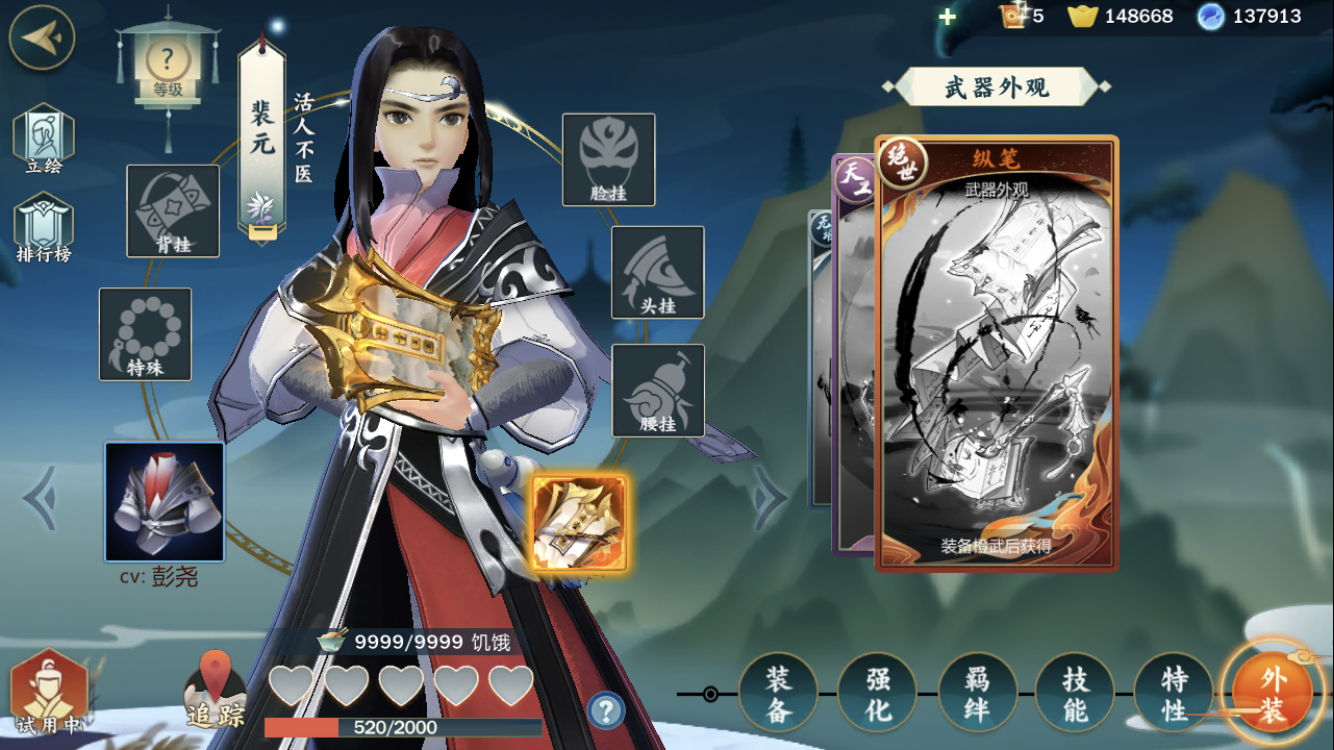Select the 特殊 special accessory slot

click(145, 333)
